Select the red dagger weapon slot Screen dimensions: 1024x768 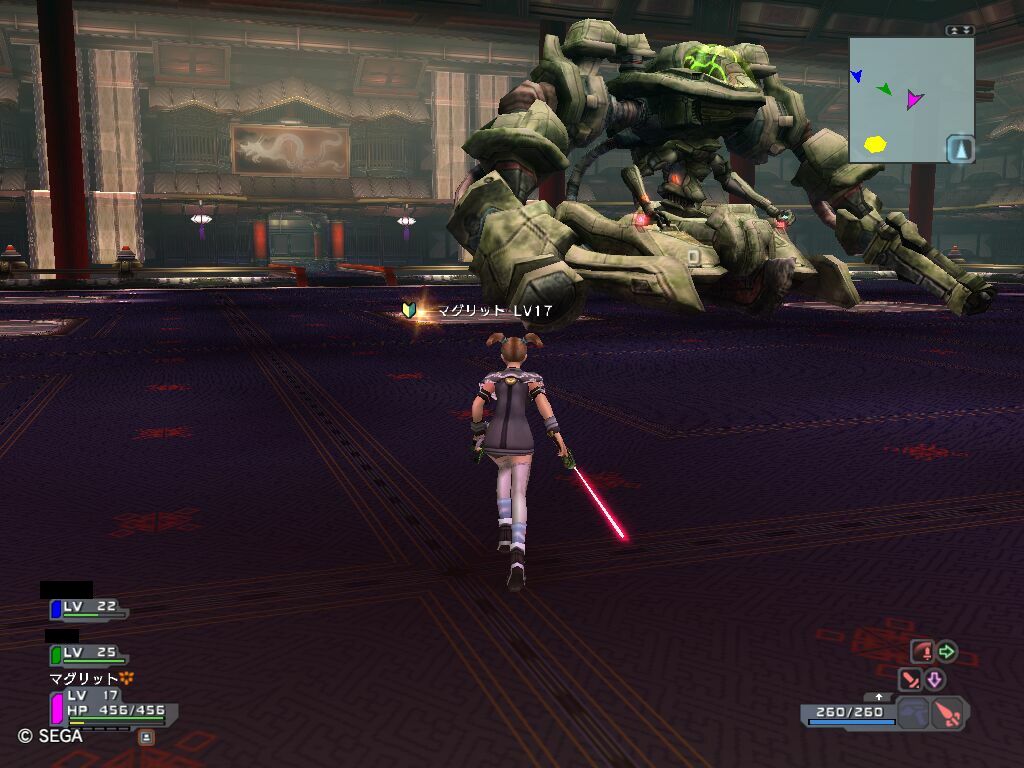(947, 714)
